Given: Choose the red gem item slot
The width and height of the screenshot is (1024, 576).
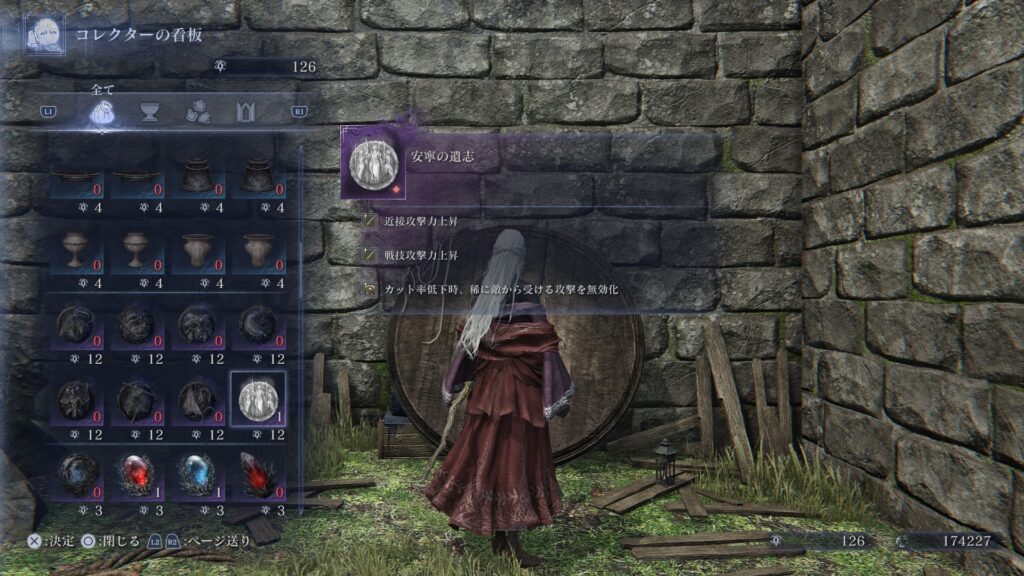Looking at the screenshot, I should tap(135, 474).
